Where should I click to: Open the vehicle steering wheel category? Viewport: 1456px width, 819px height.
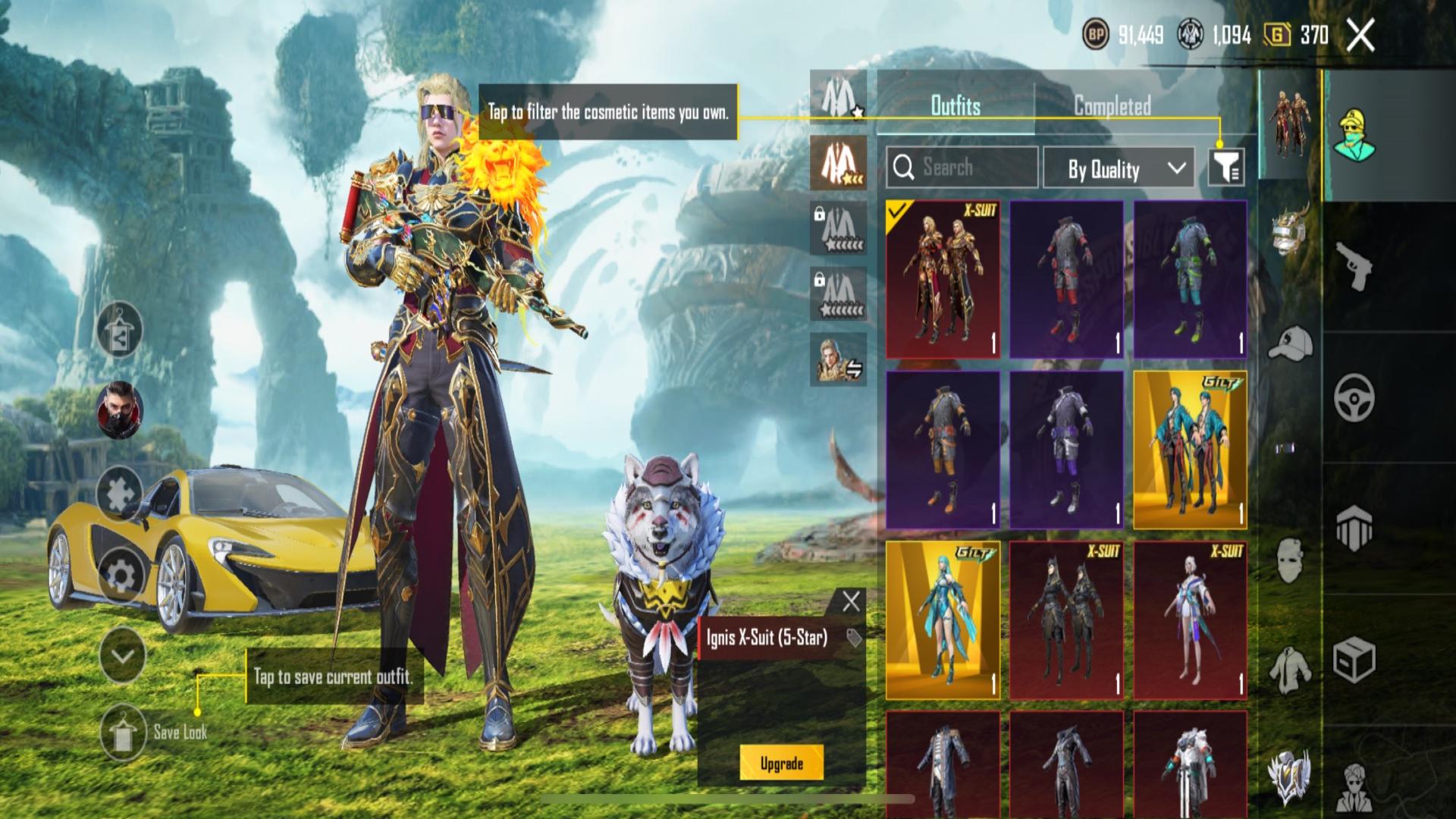coord(1354,397)
